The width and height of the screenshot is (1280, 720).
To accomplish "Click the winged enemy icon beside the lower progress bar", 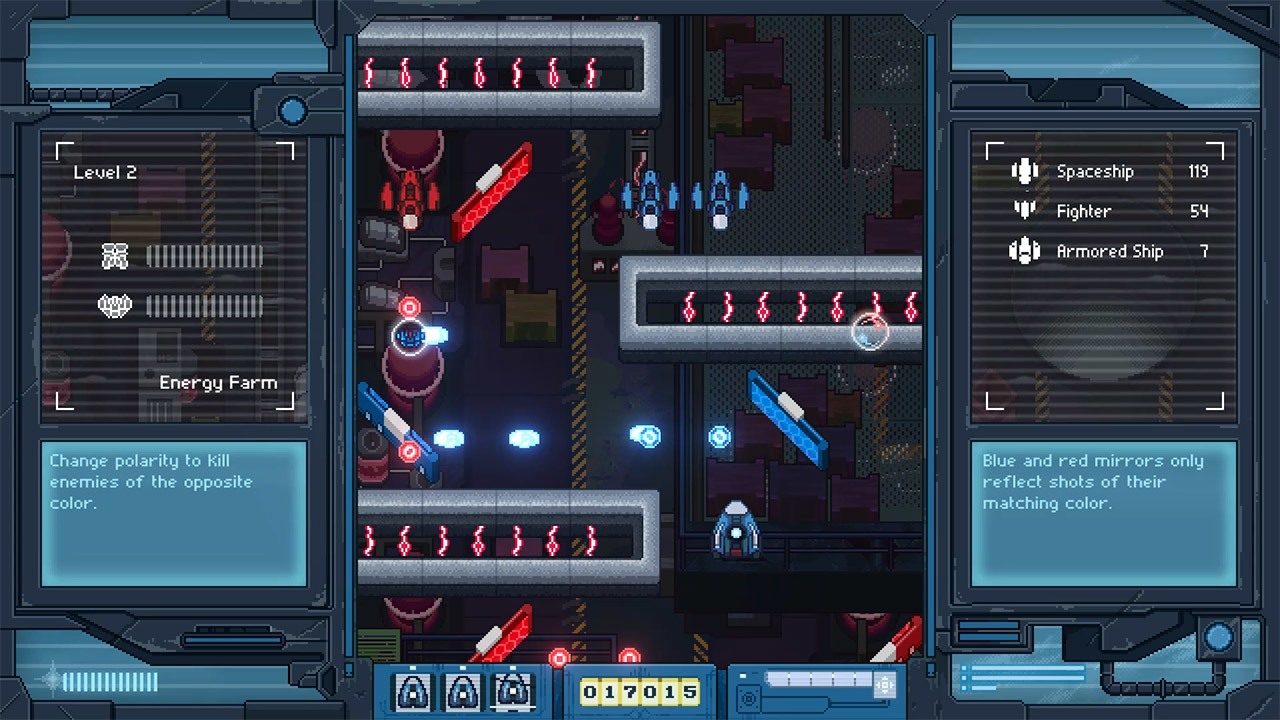I will click(115, 306).
